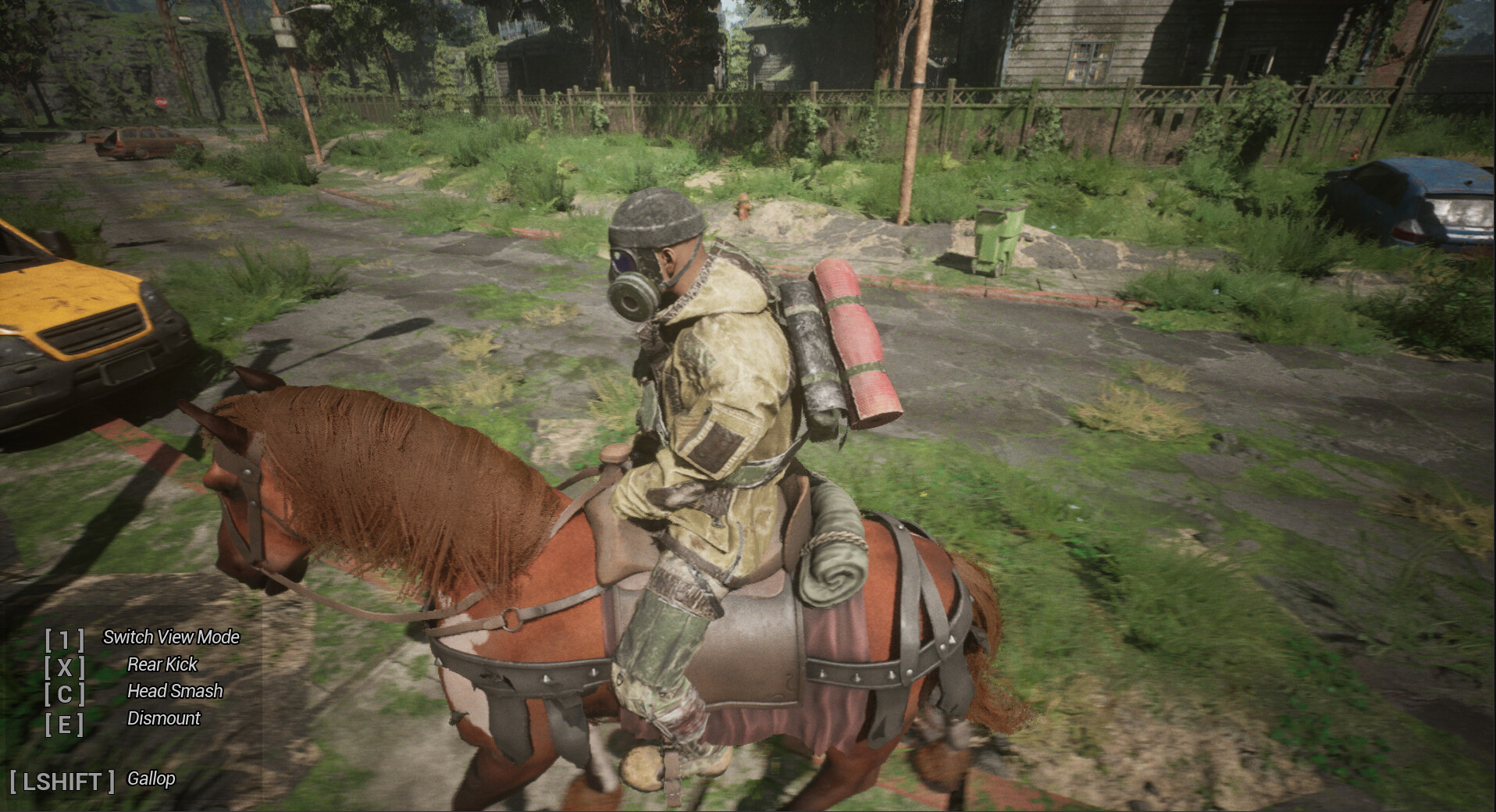Image resolution: width=1496 pixels, height=812 pixels.
Task: Select the Rear Kick action label
Action: [x=163, y=665]
